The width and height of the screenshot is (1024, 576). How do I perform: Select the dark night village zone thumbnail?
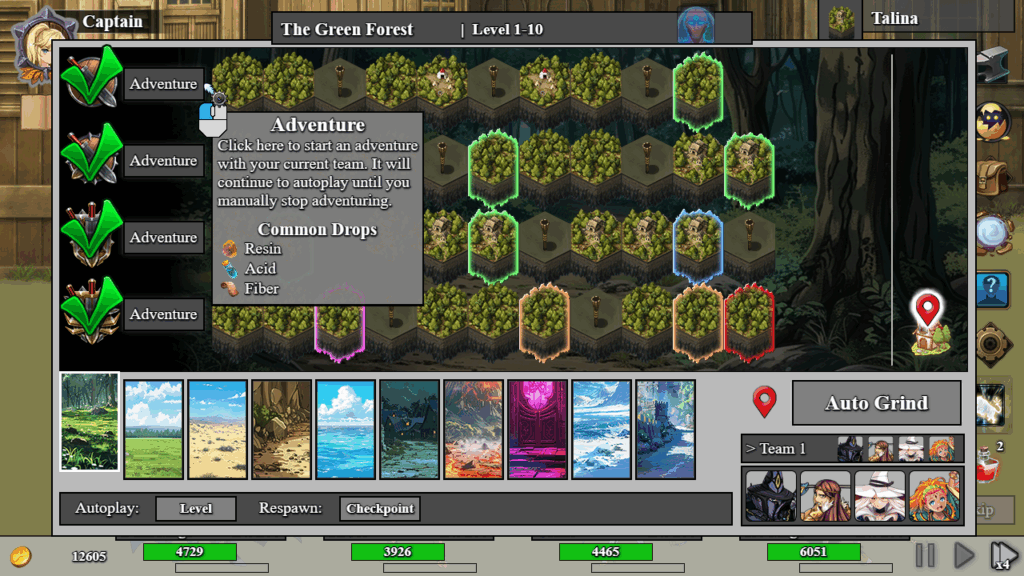pyautogui.click(x=409, y=429)
